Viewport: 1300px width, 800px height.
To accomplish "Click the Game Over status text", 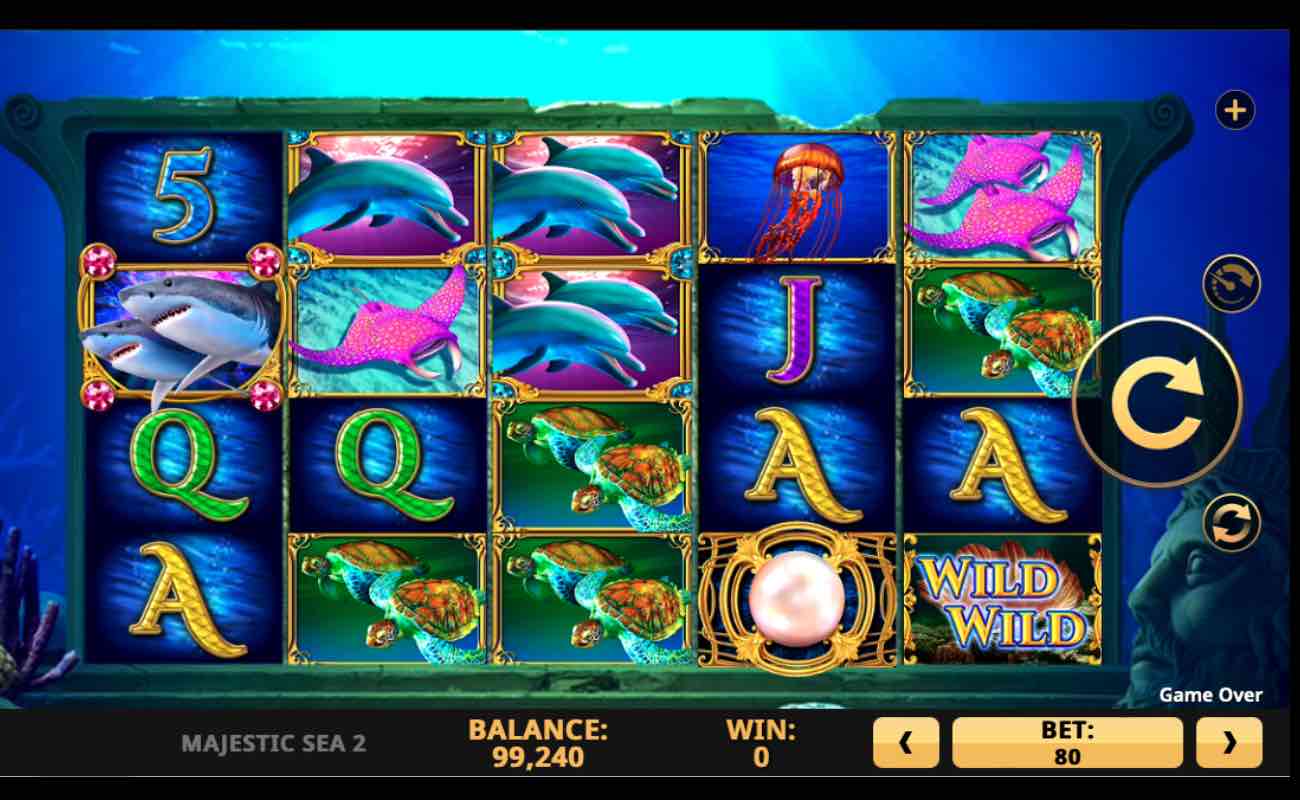I will coord(1211,695).
